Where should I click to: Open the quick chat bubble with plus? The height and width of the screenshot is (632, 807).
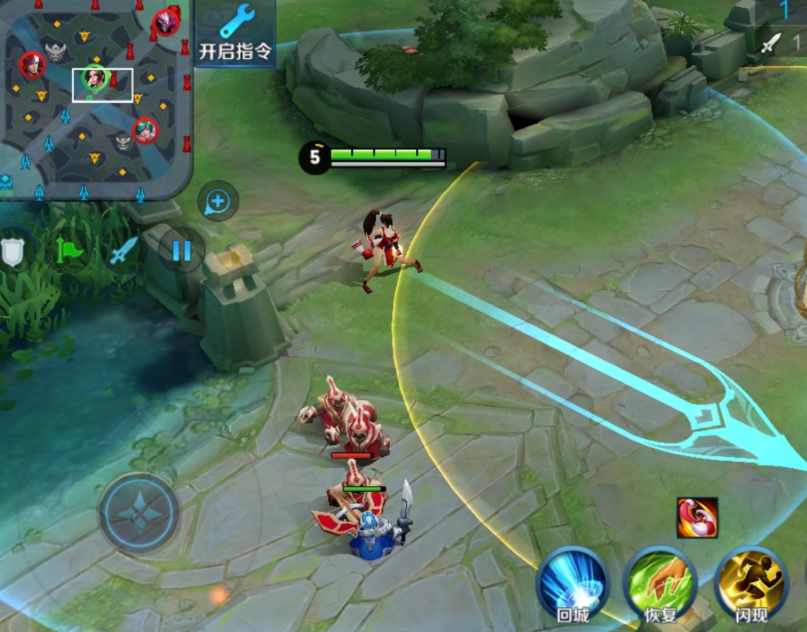(x=217, y=202)
